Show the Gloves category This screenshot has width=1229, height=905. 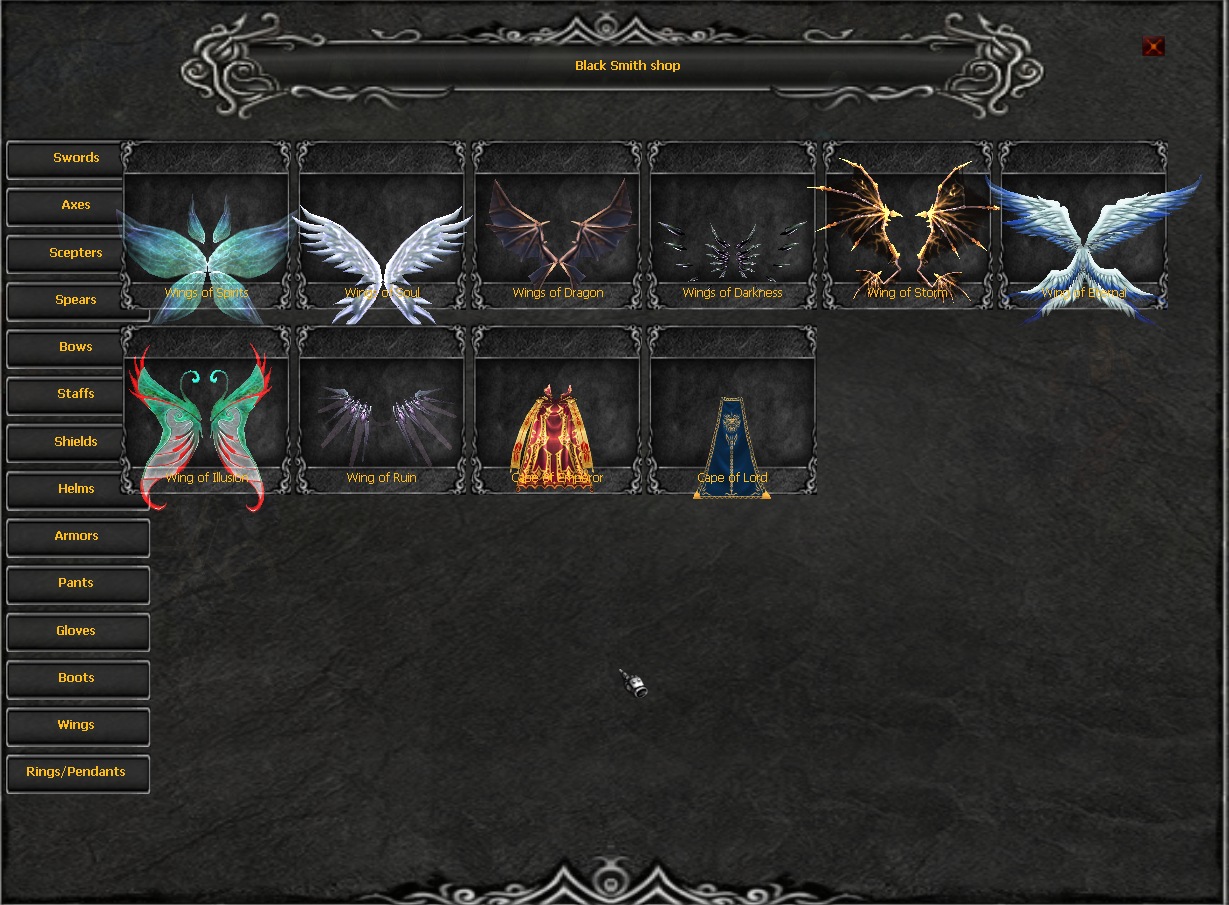77,631
